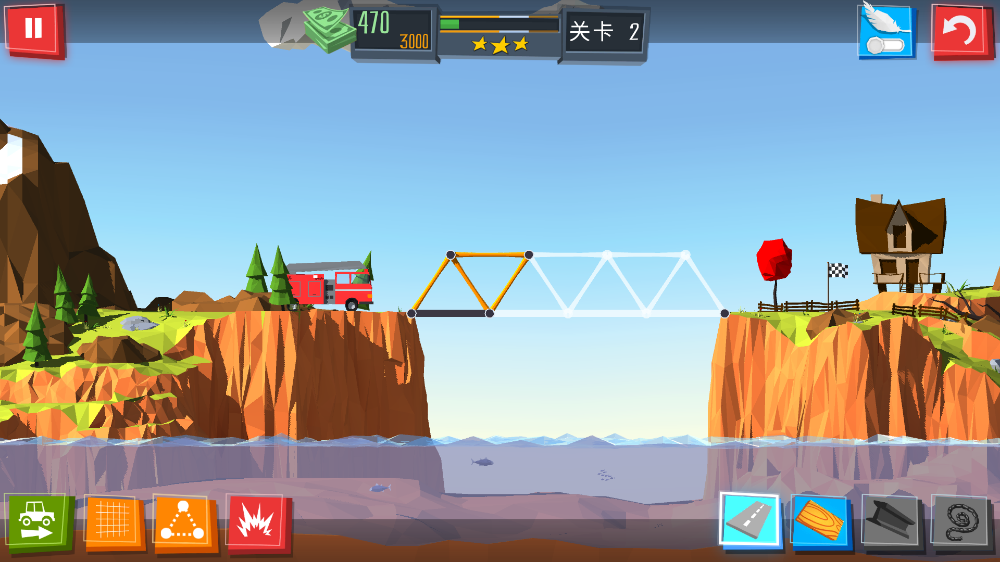Select the red explosion demolish tool
Image resolution: width=1000 pixels, height=562 pixels.
point(257,523)
